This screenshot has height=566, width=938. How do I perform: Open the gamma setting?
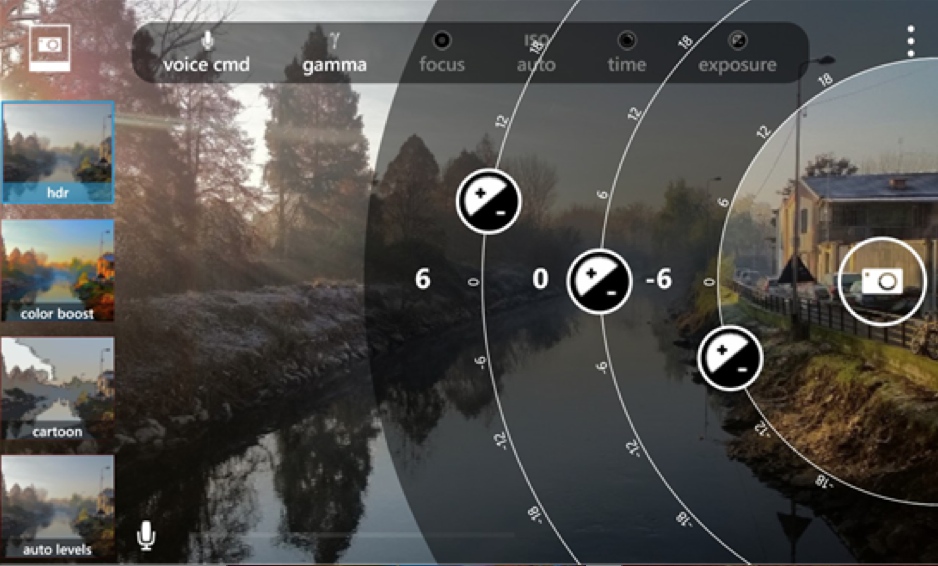(x=334, y=53)
